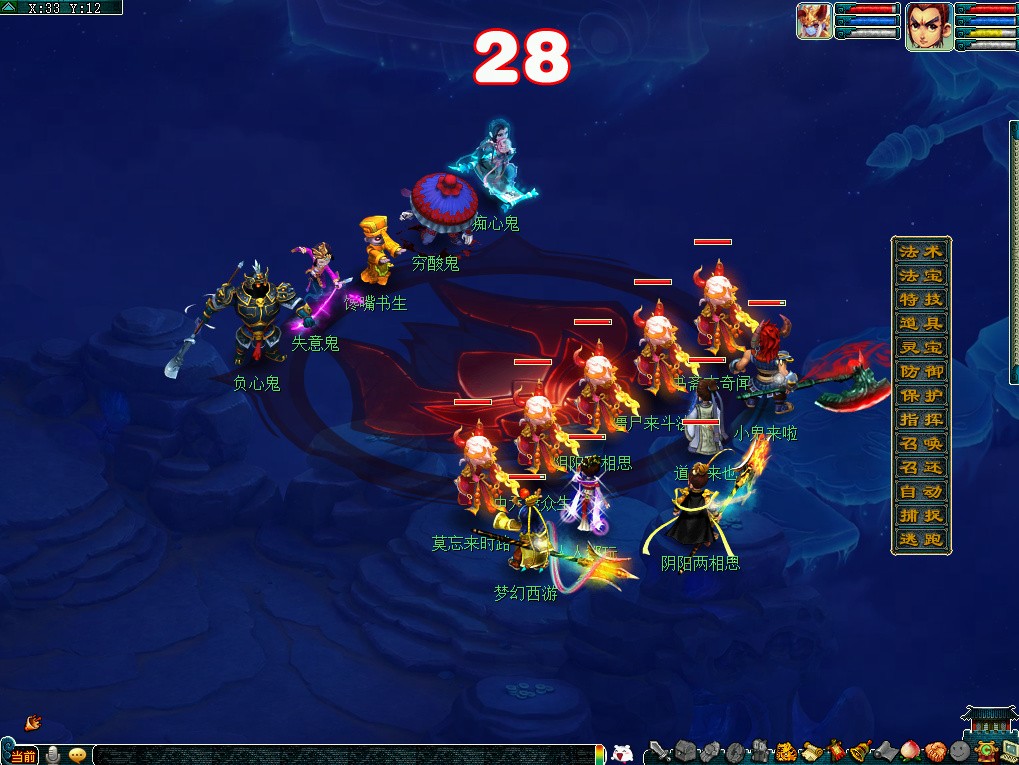Open the 指挥 command option
The height and width of the screenshot is (765, 1019).
(x=920, y=419)
